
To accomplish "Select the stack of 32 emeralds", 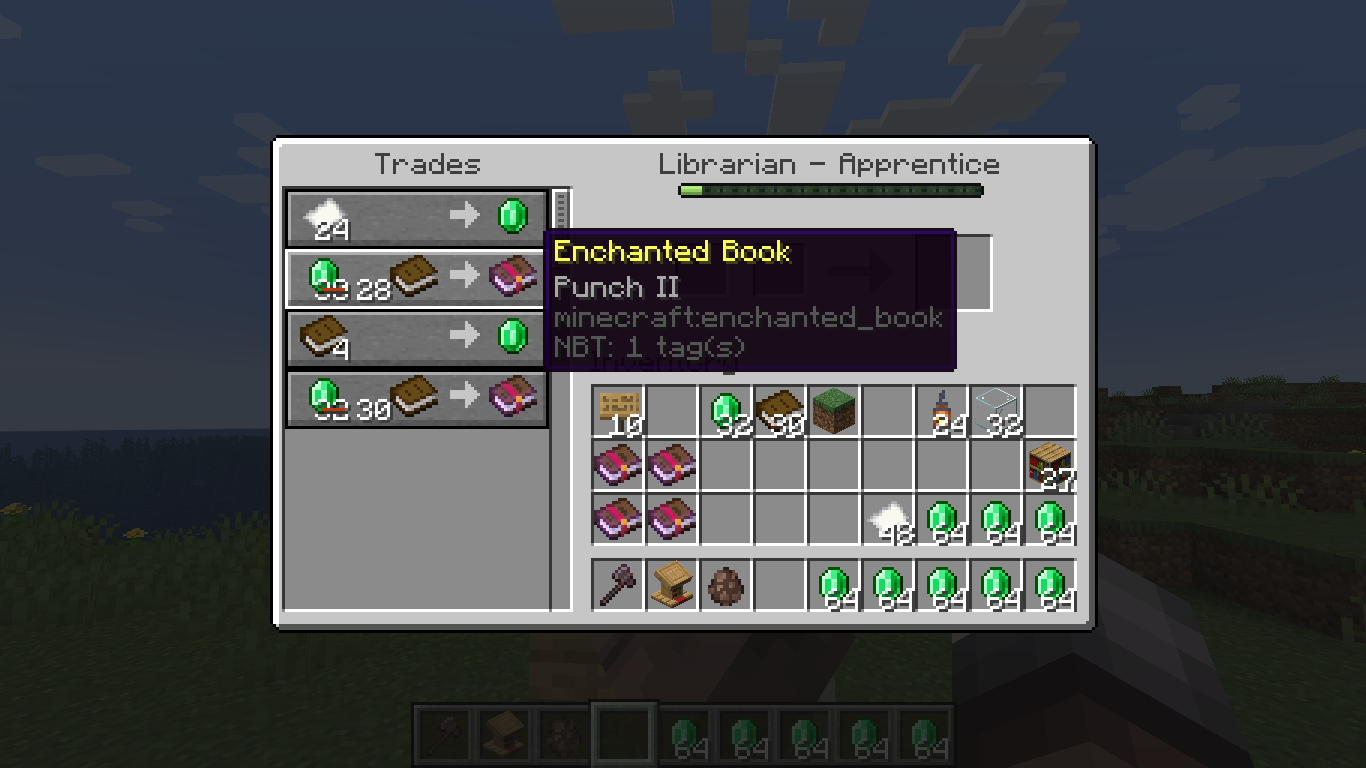I will click(727, 412).
